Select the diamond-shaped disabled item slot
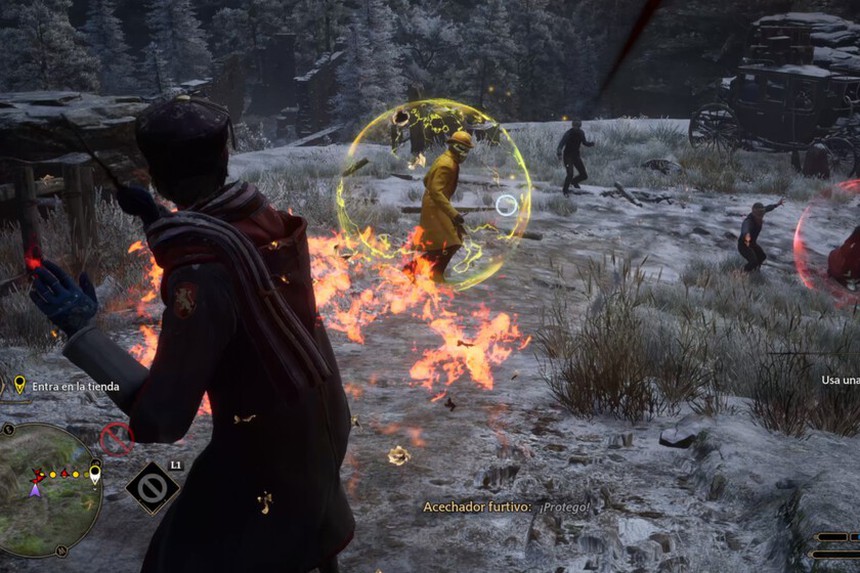Viewport: 860px width, 573px height. (x=153, y=488)
